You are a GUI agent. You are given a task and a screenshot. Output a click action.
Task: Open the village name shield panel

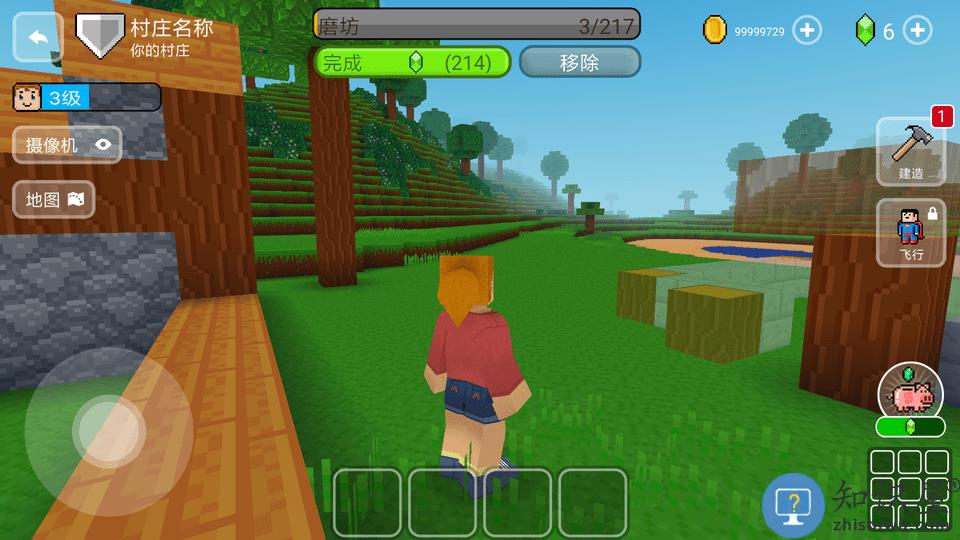100,34
